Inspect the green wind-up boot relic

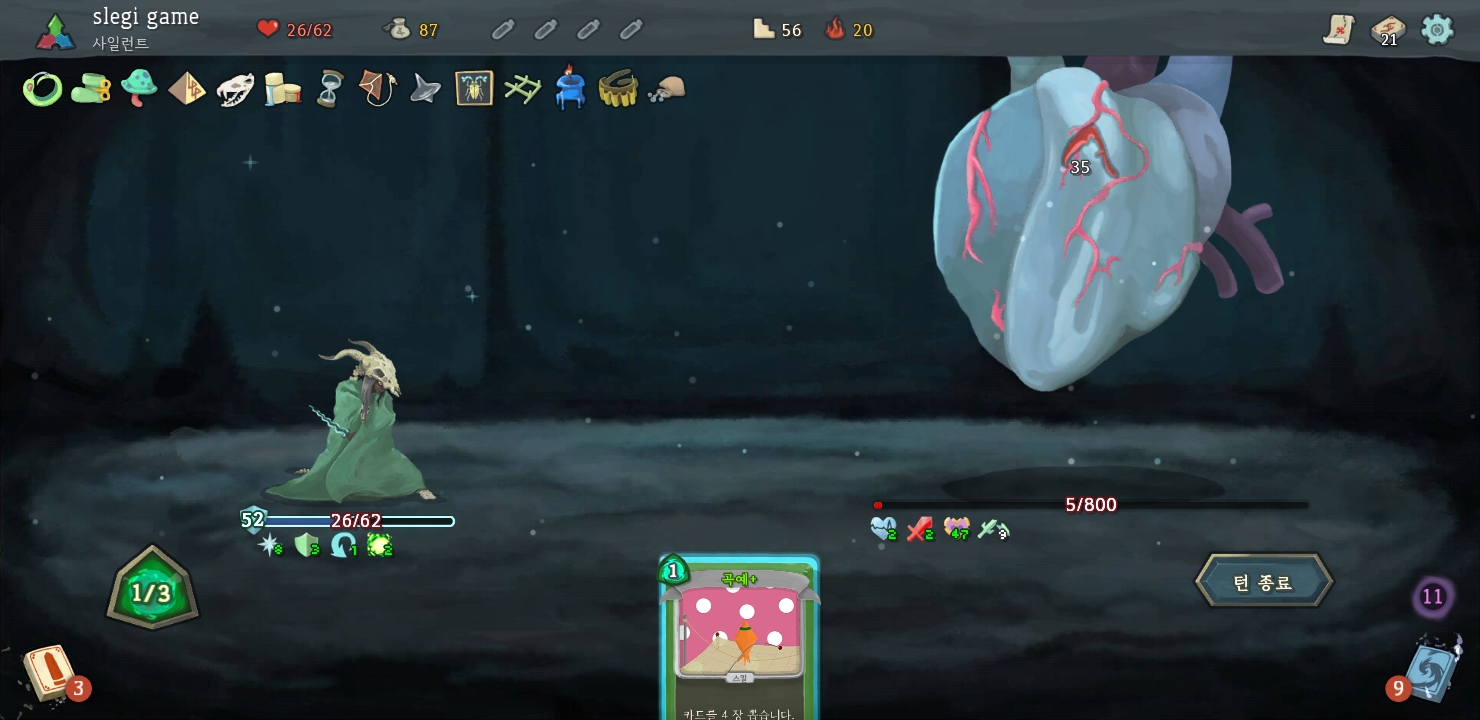(x=91, y=88)
